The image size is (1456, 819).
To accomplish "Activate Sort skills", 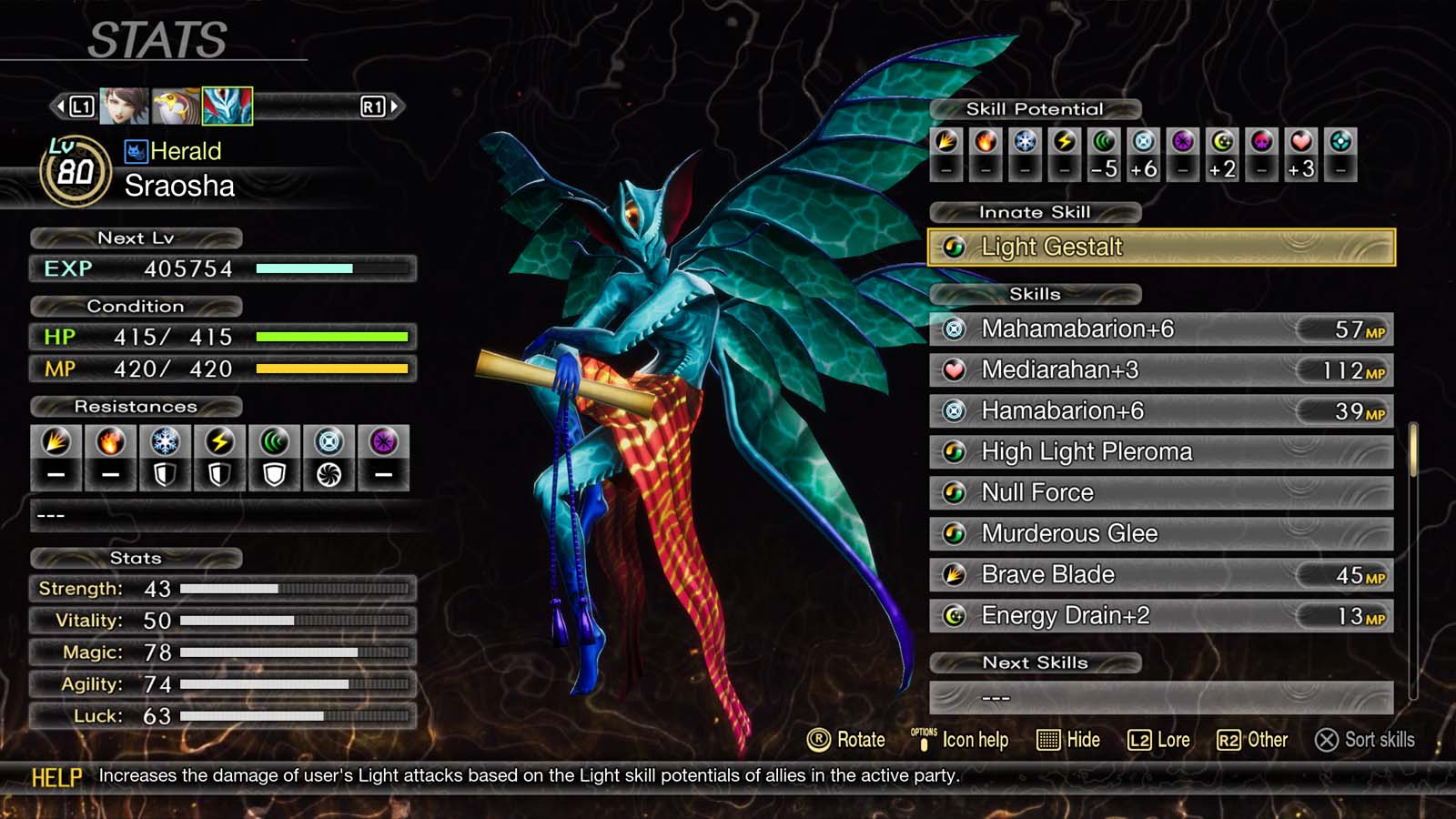I will pyautogui.click(x=1365, y=740).
